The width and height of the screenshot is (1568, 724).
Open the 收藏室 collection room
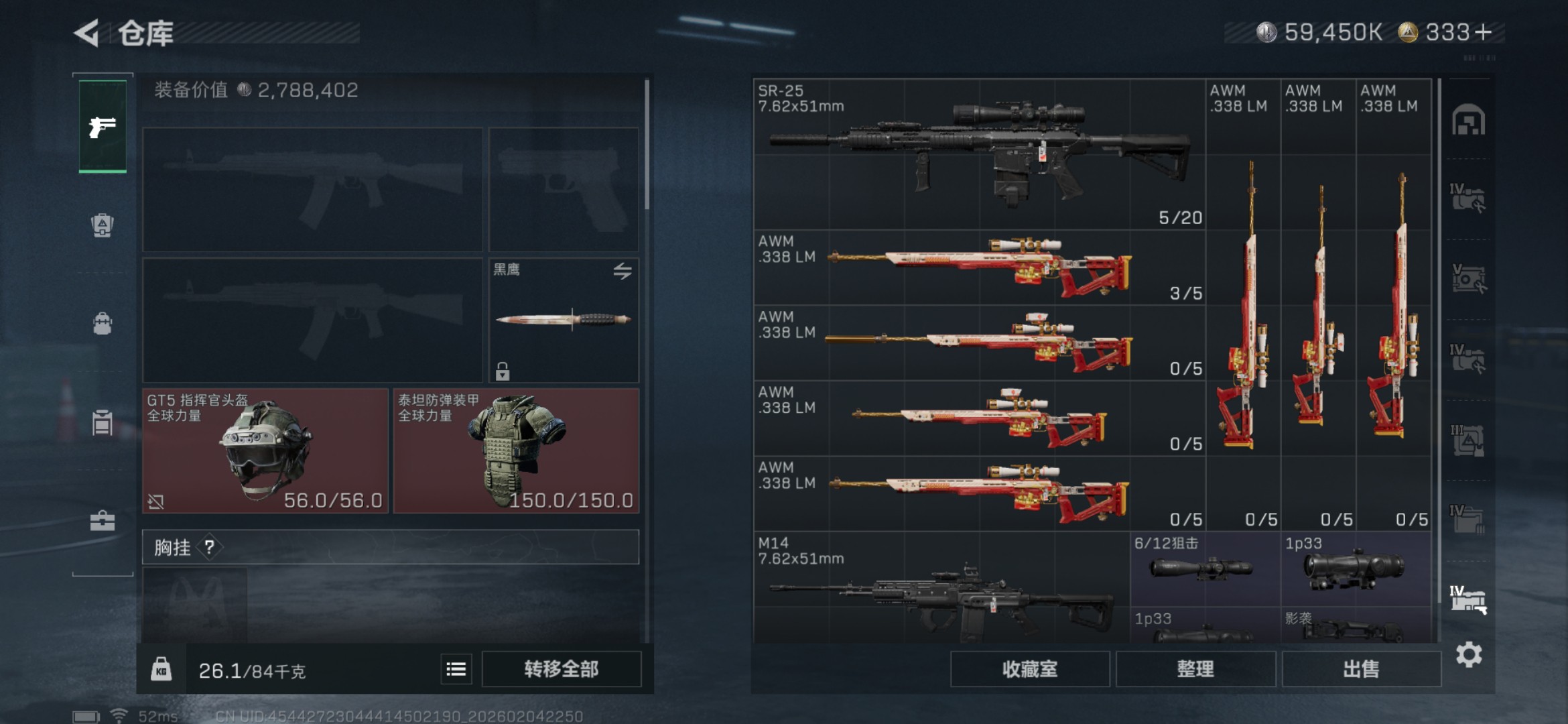tap(1029, 669)
